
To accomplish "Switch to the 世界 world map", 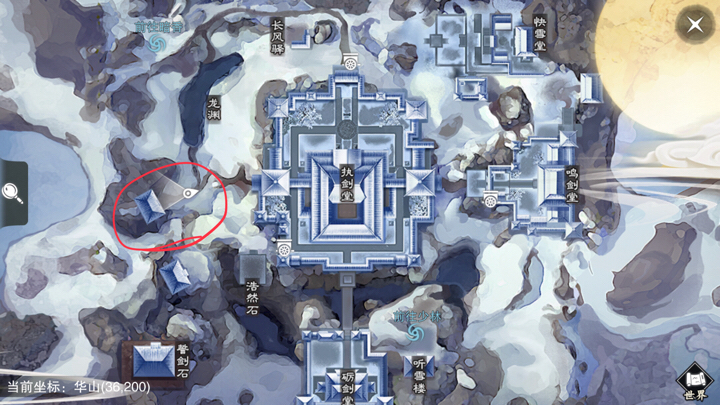I will point(694,383).
